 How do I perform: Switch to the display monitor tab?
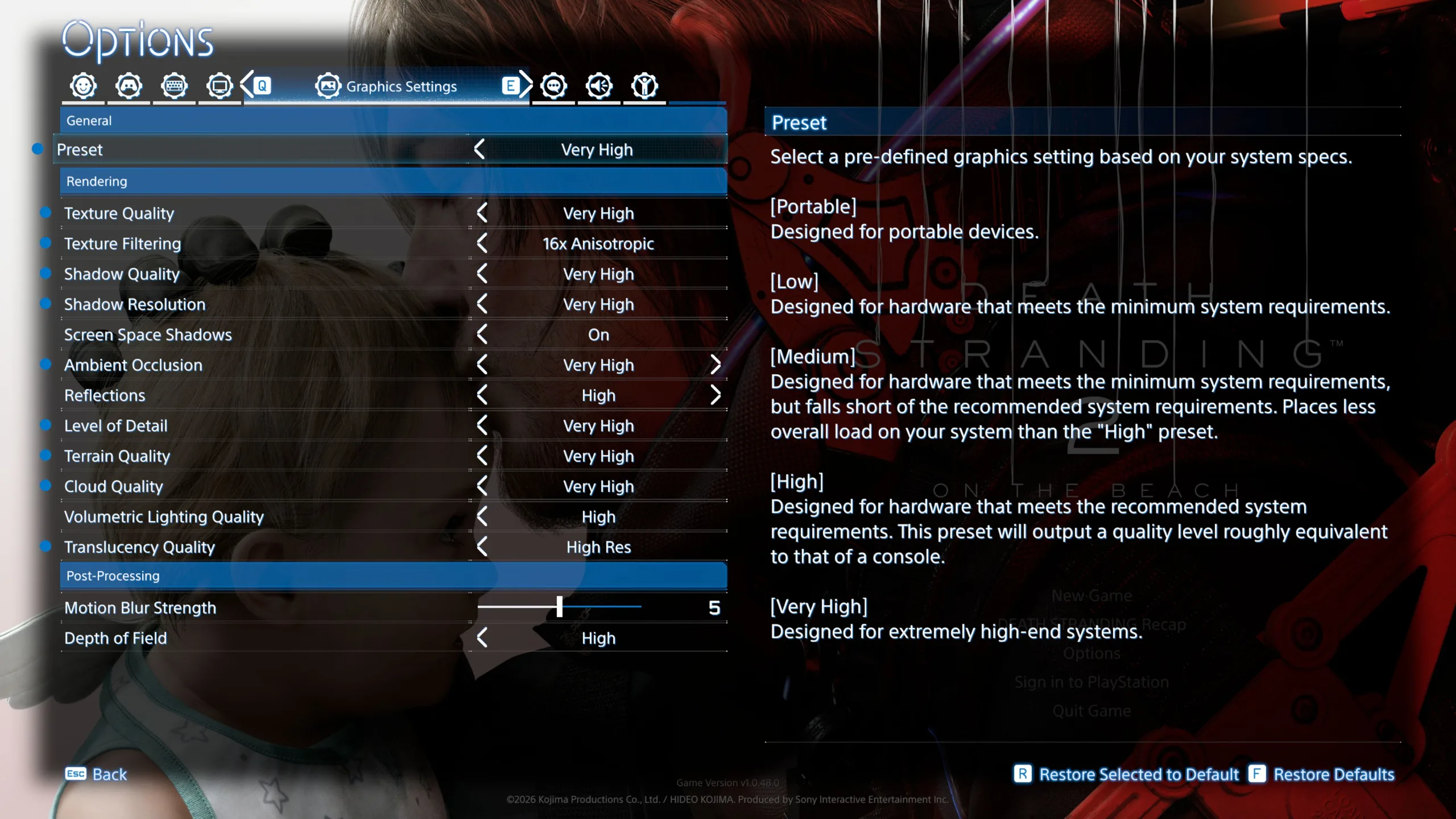point(220,86)
